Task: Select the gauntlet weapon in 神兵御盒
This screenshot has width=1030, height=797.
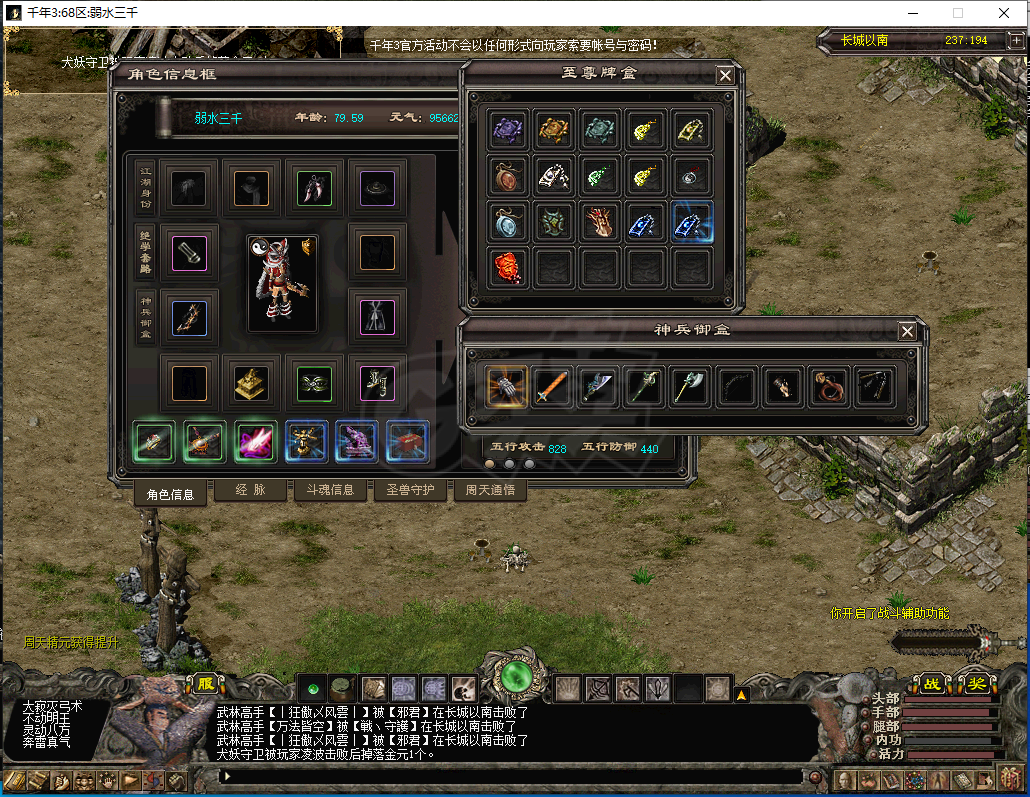Action: point(508,386)
